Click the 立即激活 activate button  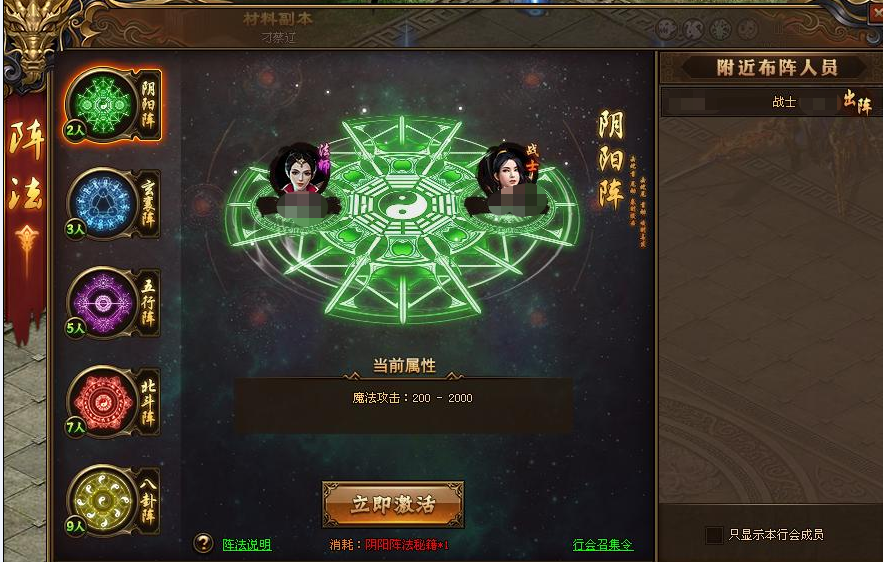pyautogui.click(x=393, y=504)
